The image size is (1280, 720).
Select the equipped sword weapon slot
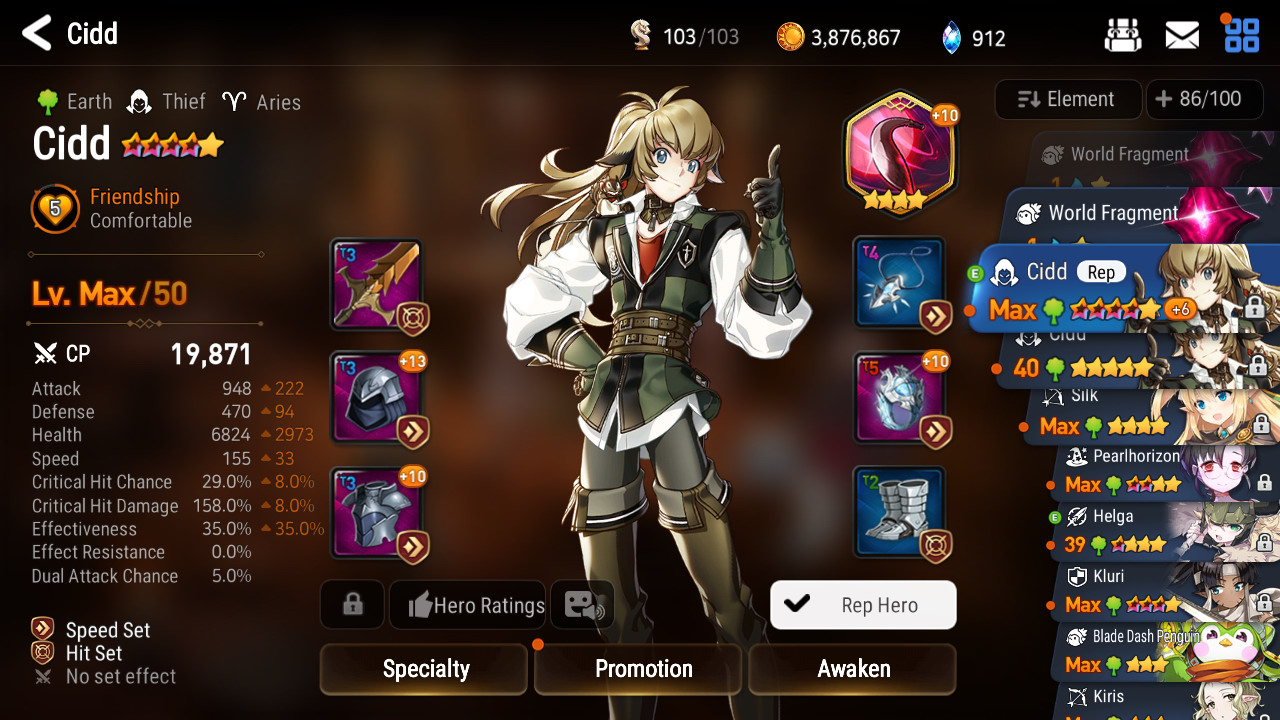click(376, 285)
